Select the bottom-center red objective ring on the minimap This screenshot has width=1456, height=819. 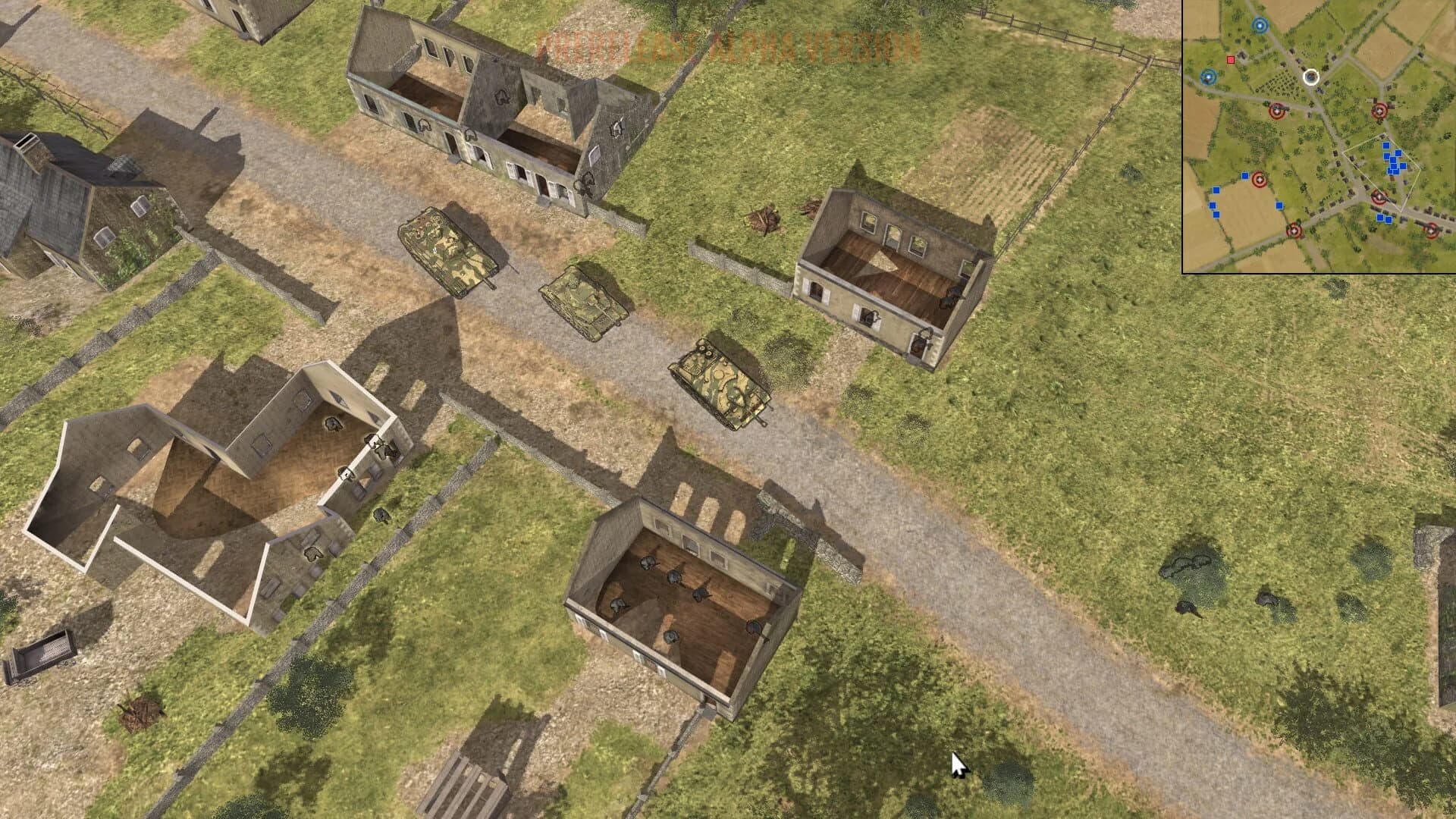pos(1294,231)
